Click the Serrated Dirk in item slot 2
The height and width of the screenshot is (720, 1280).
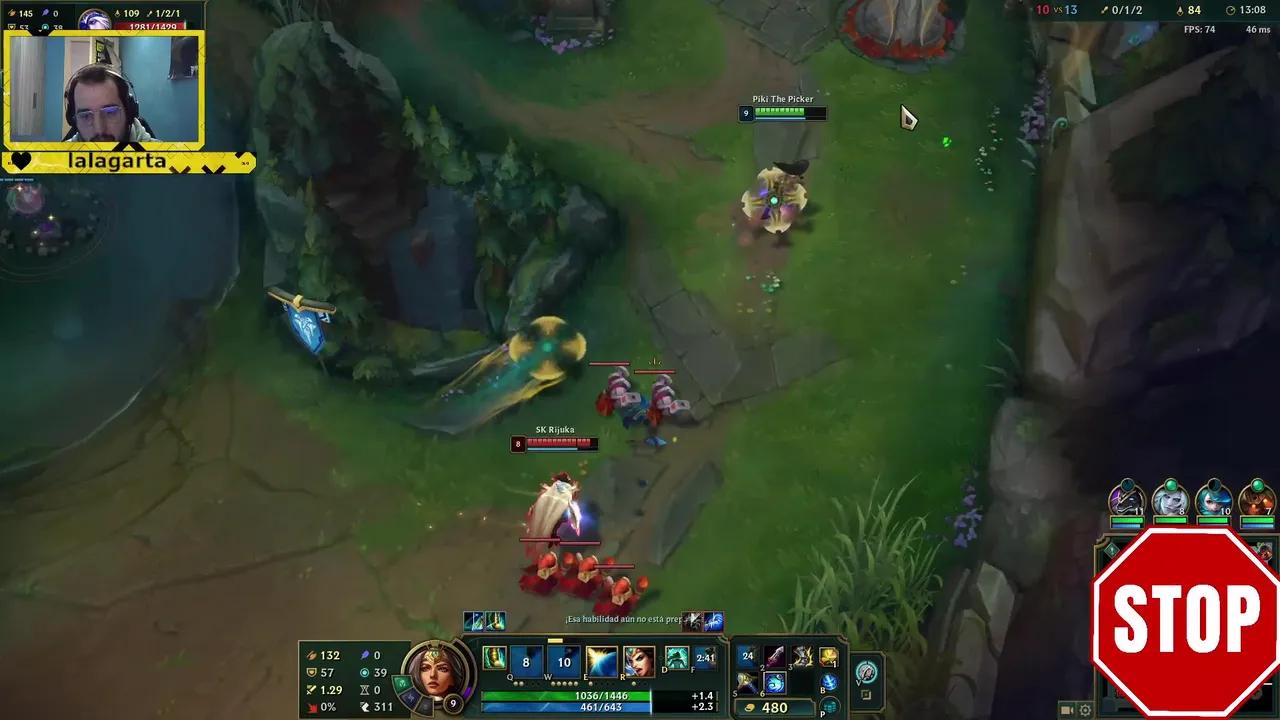tap(774, 655)
